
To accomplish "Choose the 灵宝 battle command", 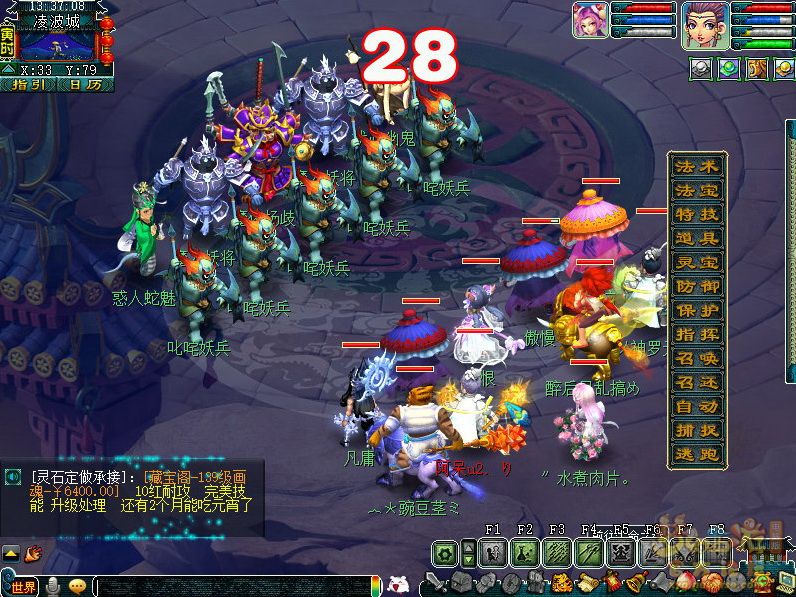I will (697, 262).
